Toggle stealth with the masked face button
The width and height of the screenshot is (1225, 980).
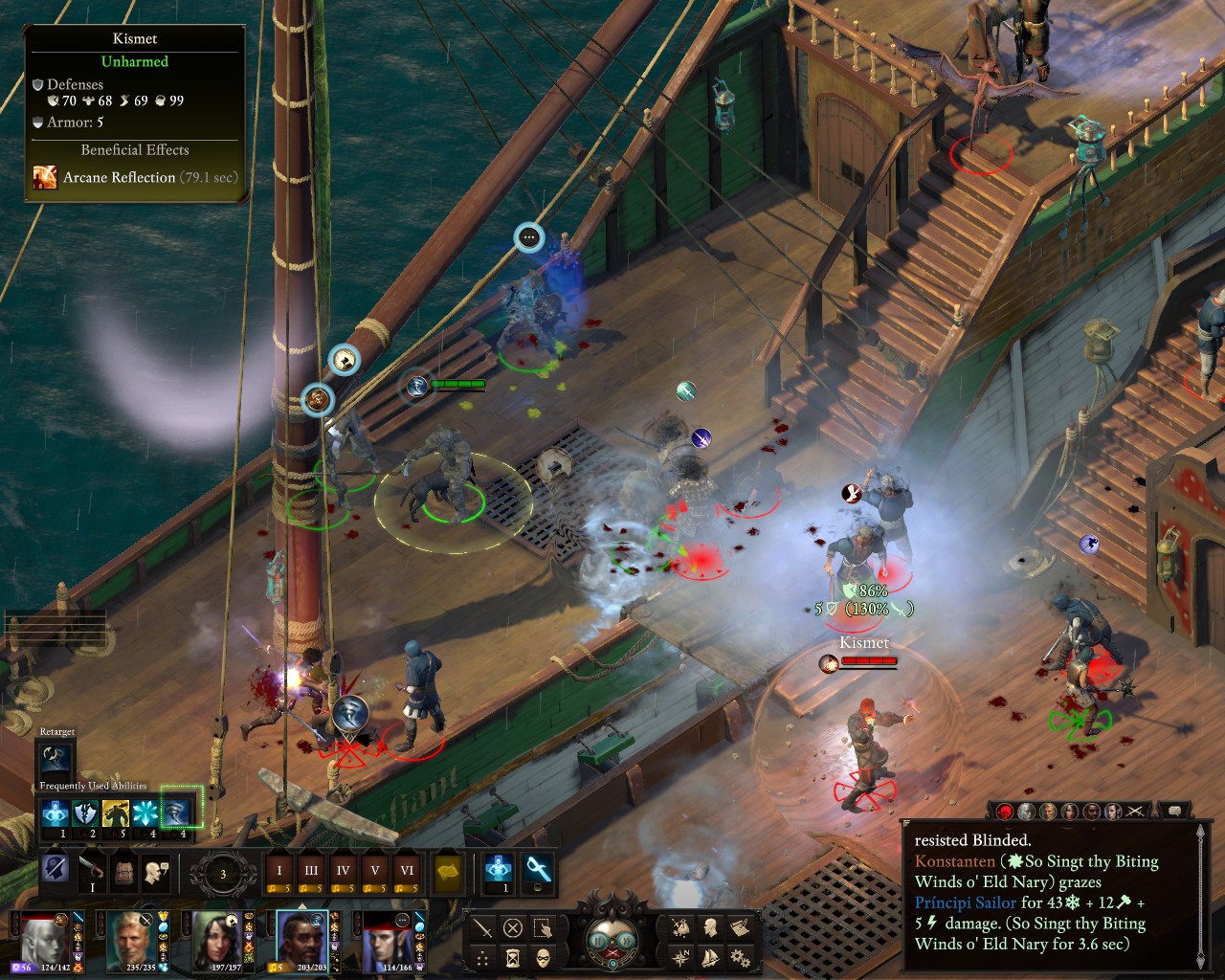pos(543,957)
